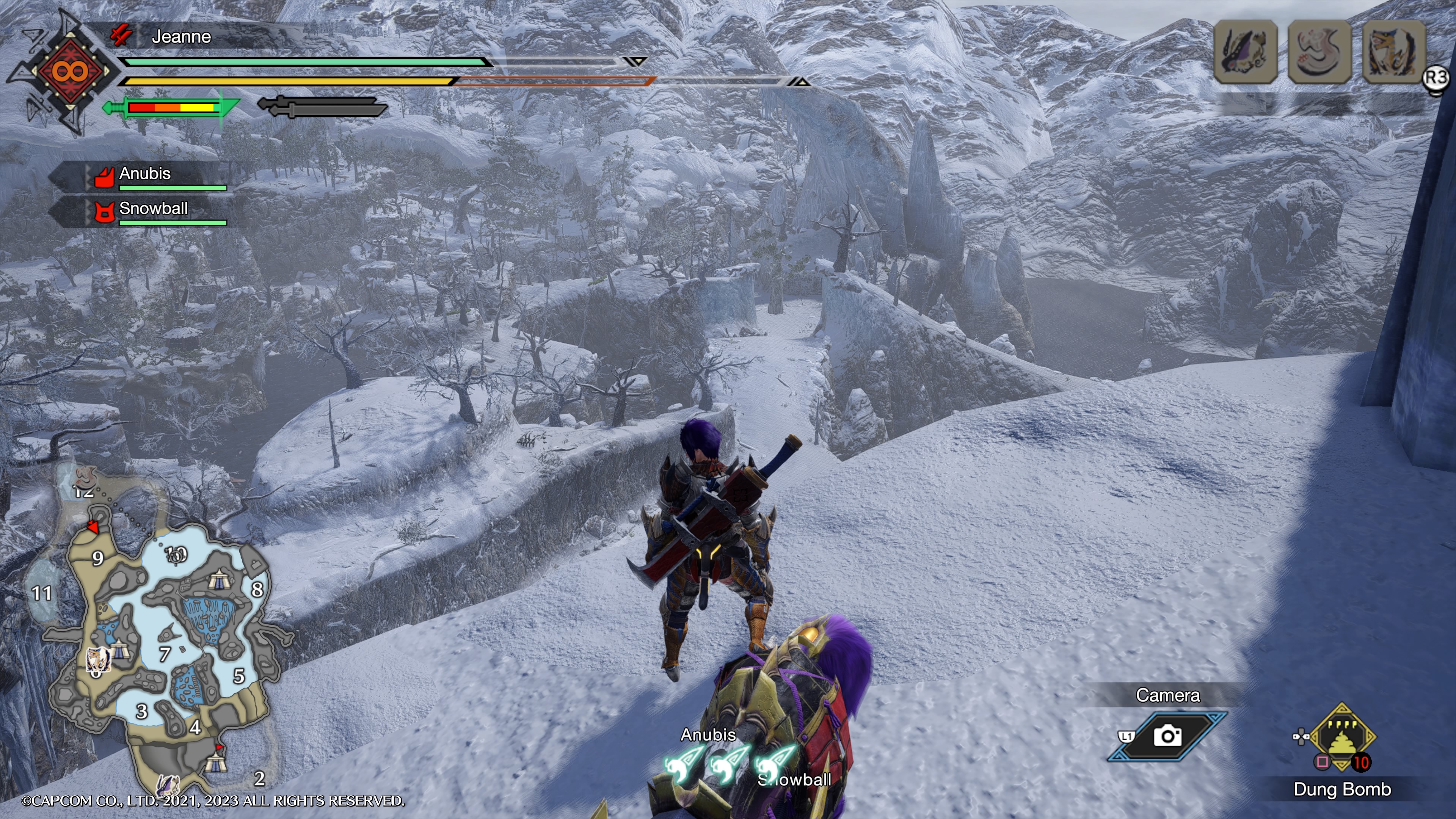Use the Dung Bomb item
The height and width of the screenshot is (819, 1456).
tap(1342, 737)
